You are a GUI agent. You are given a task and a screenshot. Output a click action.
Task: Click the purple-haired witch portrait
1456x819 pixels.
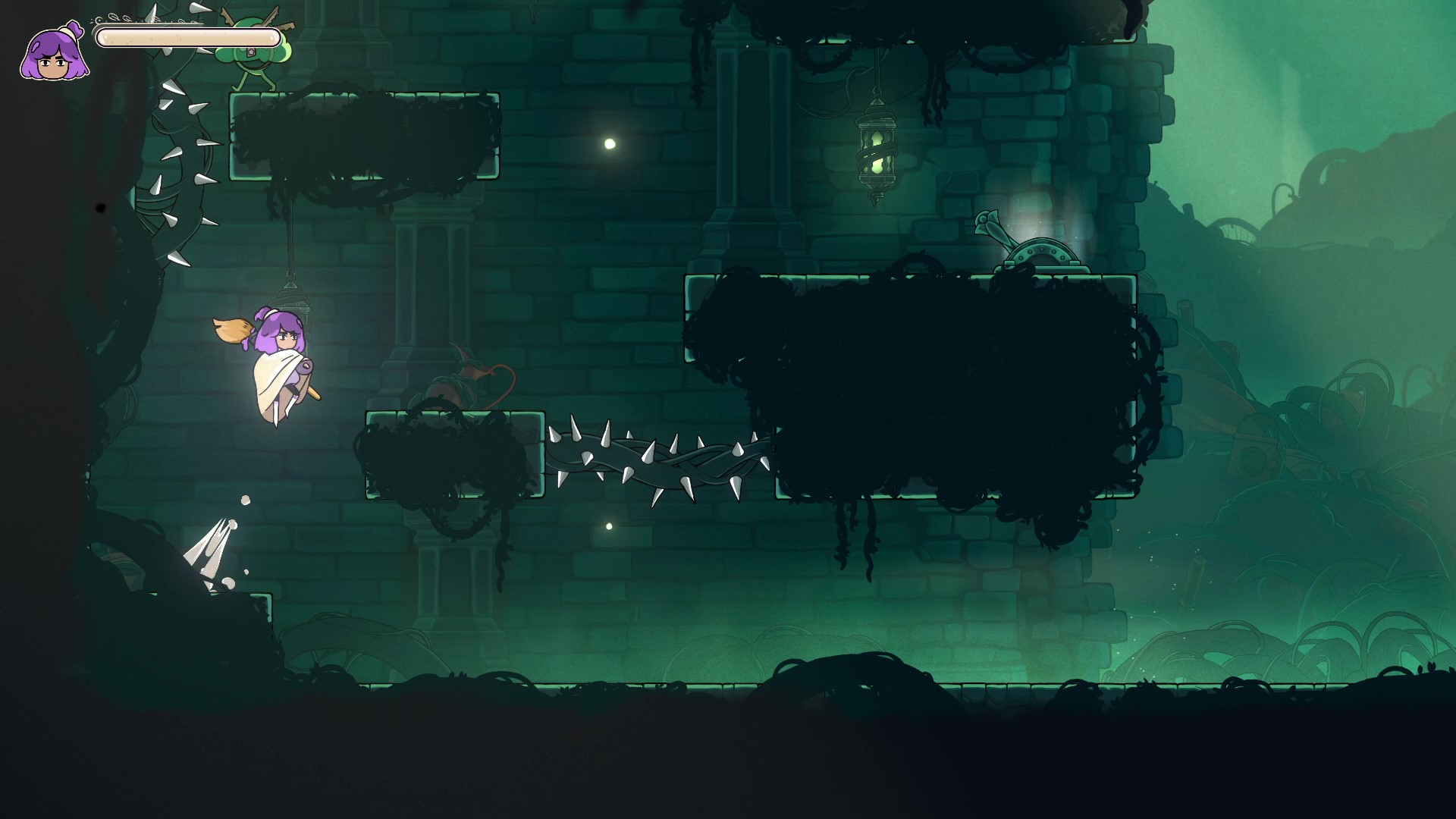(54, 53)
